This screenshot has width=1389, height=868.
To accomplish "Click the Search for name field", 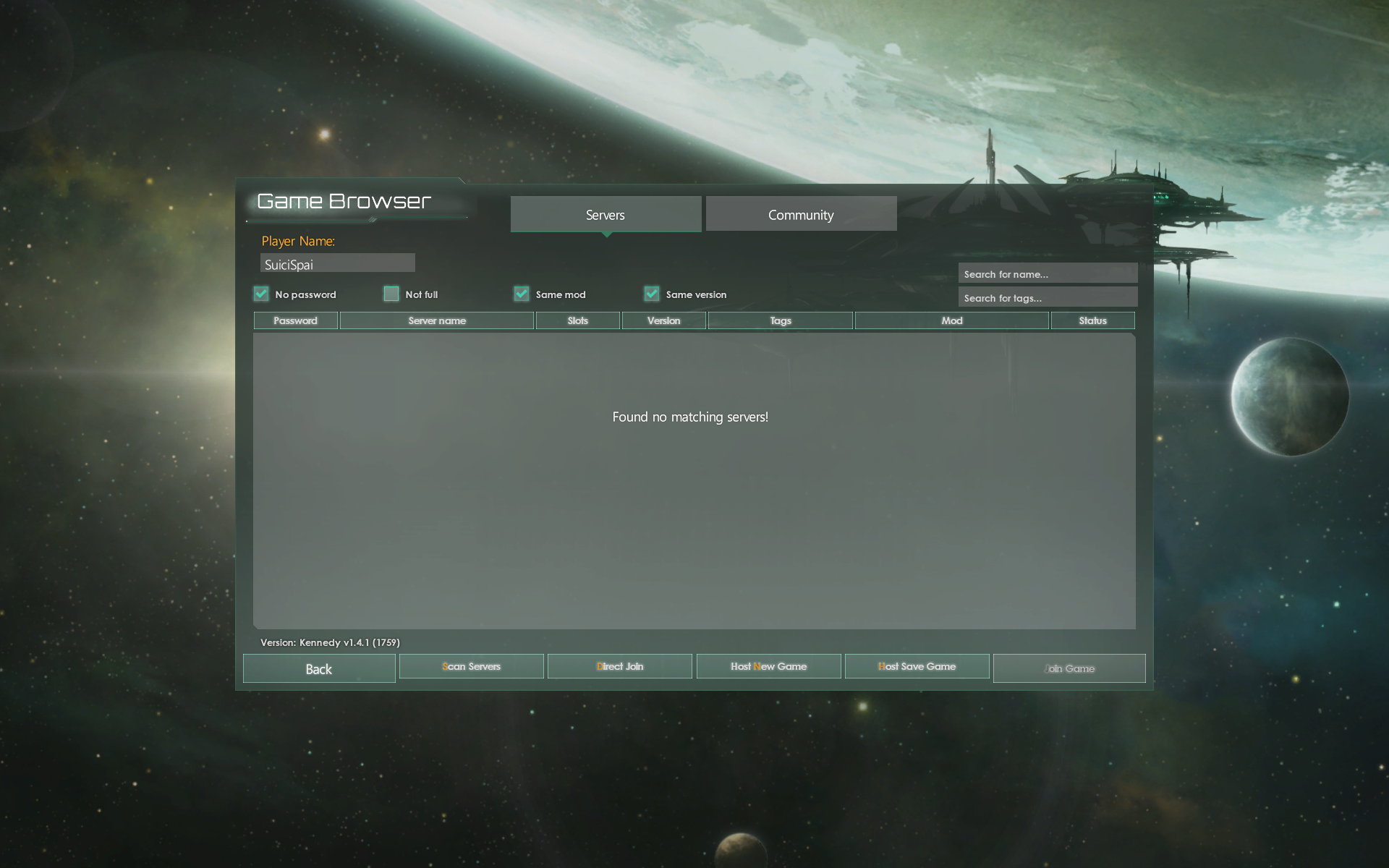I will (1048, 273).
